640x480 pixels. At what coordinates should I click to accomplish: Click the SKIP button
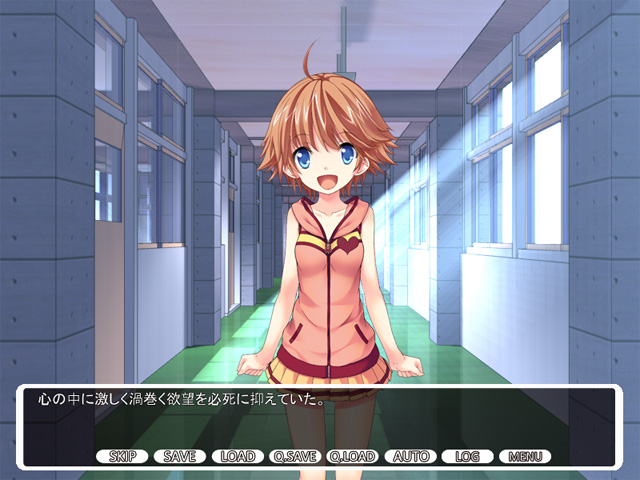pos(122,456)
